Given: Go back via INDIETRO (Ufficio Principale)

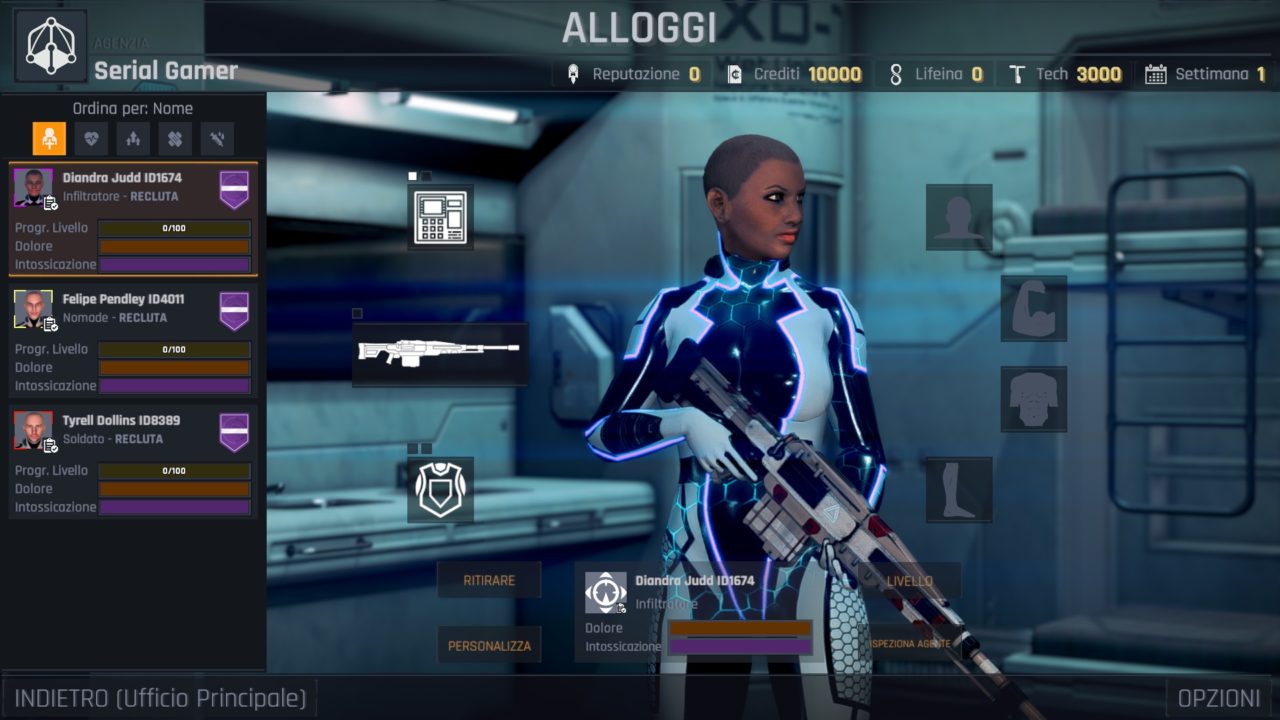Looking at the screenshot, I should tap(160, 697).
